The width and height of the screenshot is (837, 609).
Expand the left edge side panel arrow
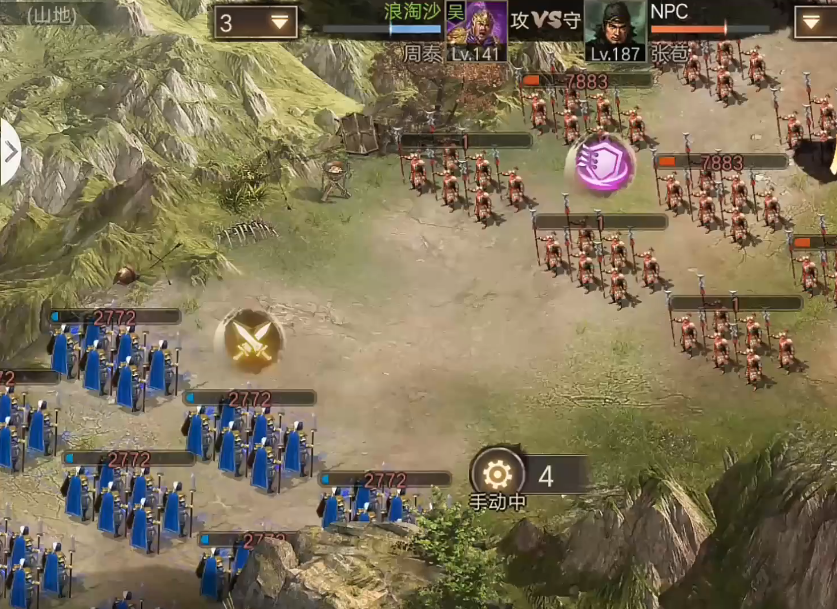point(10,152)
